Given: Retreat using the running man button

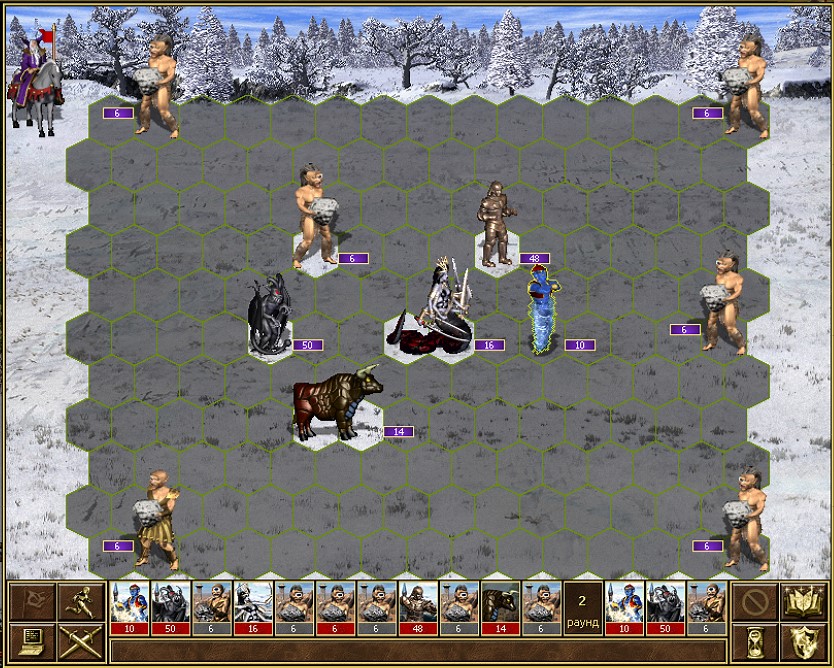Looking at the screenshot, I should (79, 602).
